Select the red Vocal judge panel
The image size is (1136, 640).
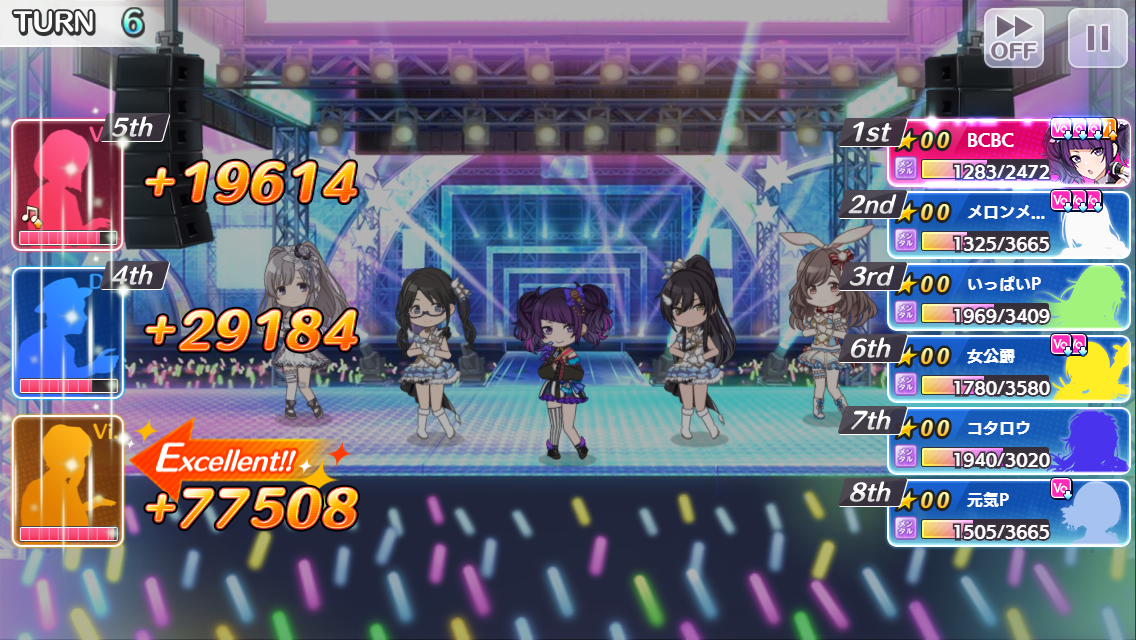click(x=67, y=185)
